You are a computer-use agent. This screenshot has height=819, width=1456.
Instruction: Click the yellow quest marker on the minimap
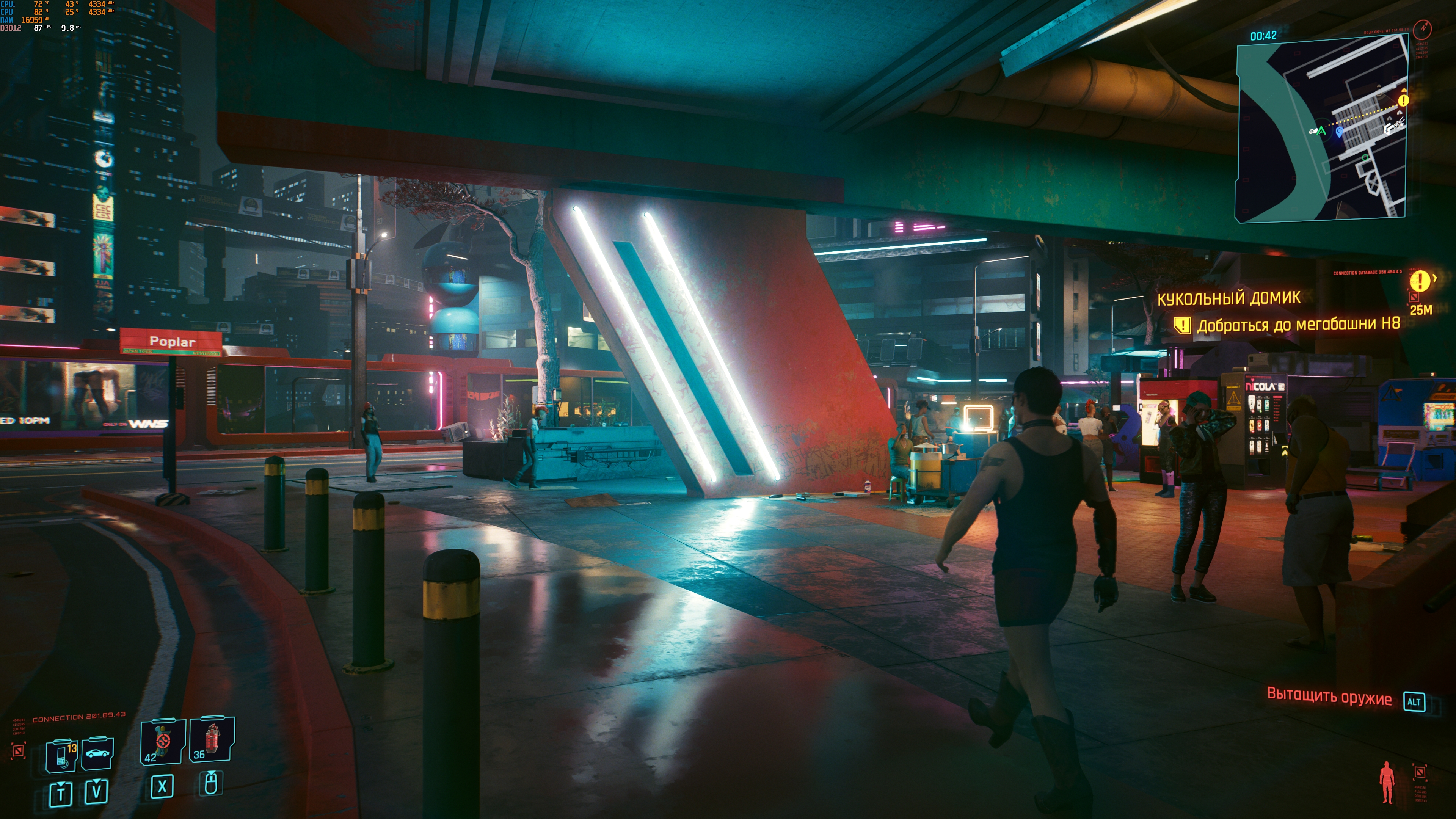(x=1403, y=100)
